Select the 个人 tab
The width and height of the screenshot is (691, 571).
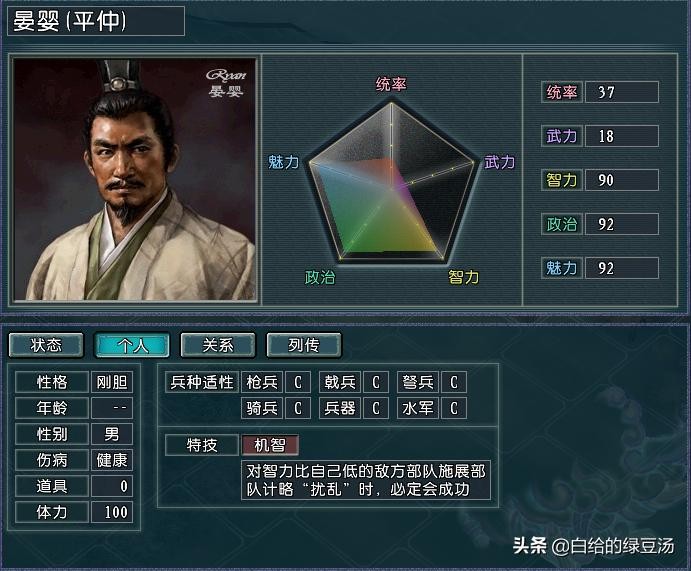coord(132,345)
